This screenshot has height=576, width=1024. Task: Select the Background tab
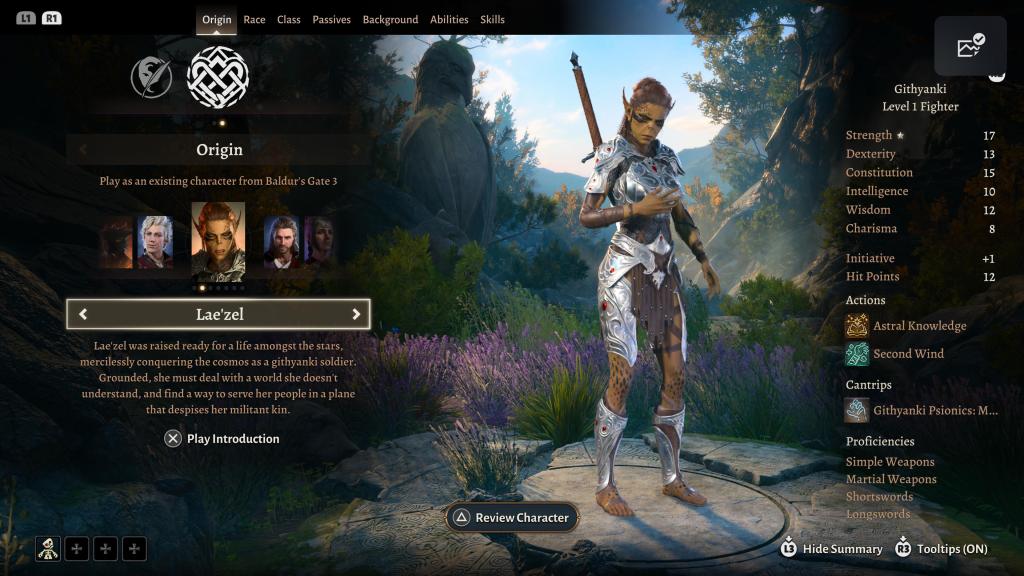tap(390, 19)
